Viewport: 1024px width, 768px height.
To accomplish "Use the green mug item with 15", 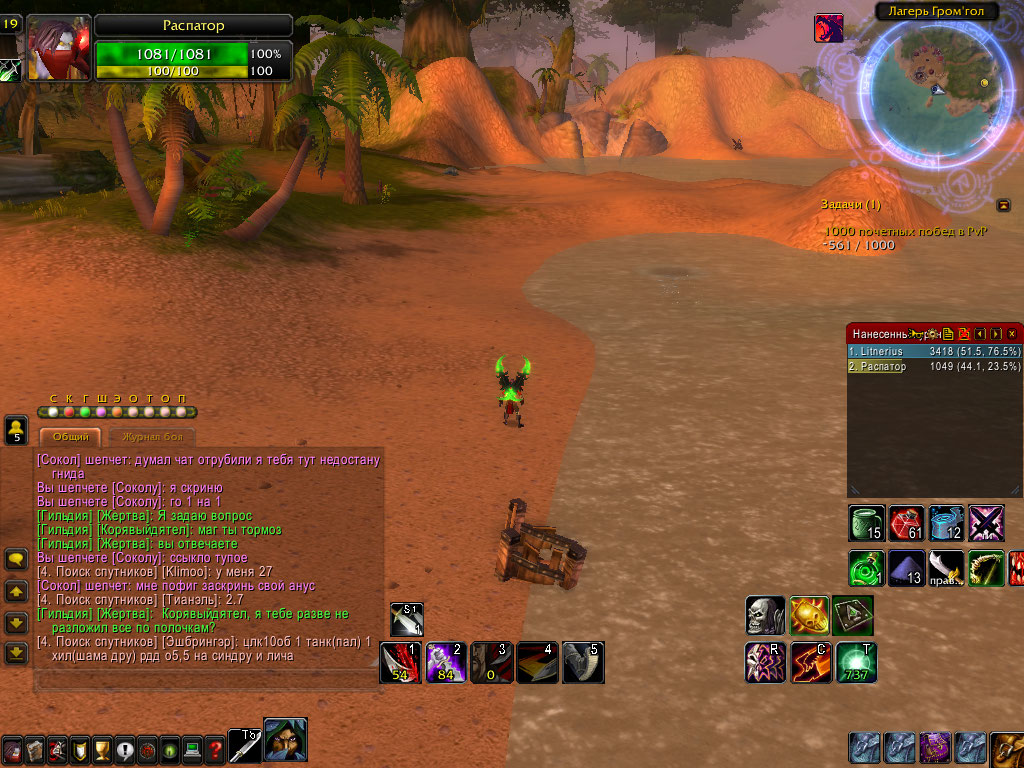I will 866,523.
